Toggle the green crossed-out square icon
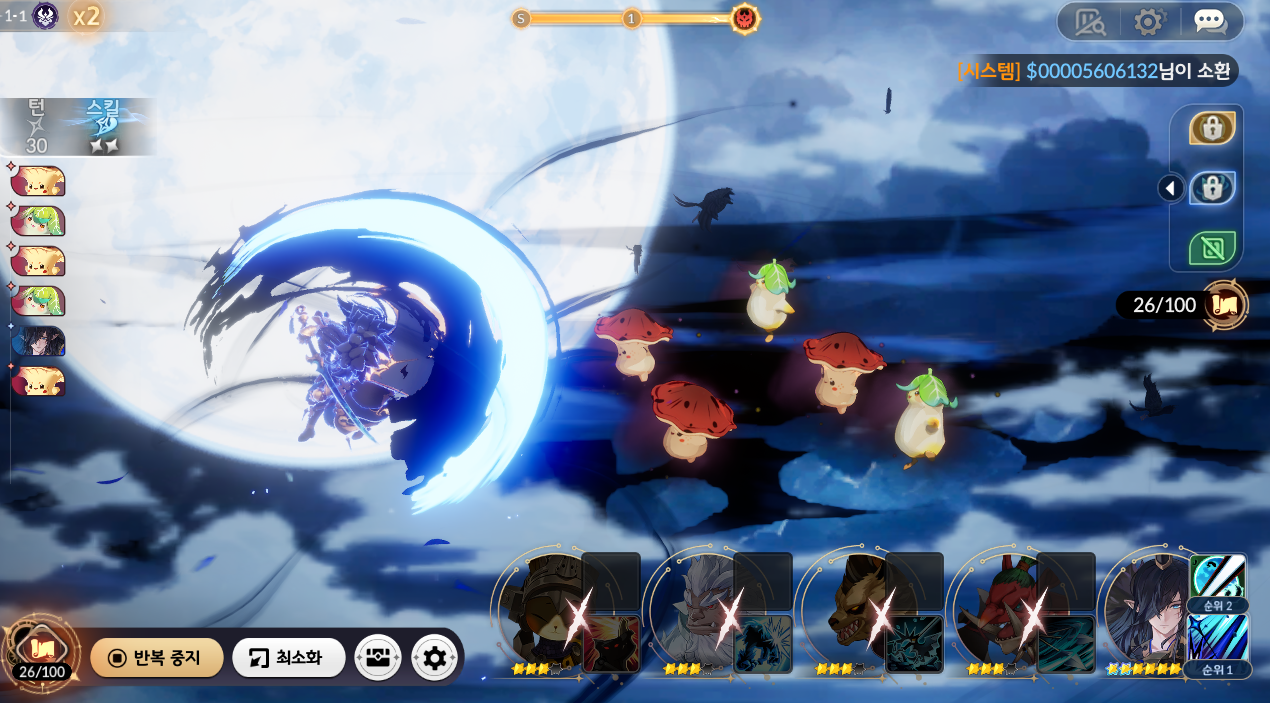This screenshot has width=1270, height=703. click(1212, 248)
